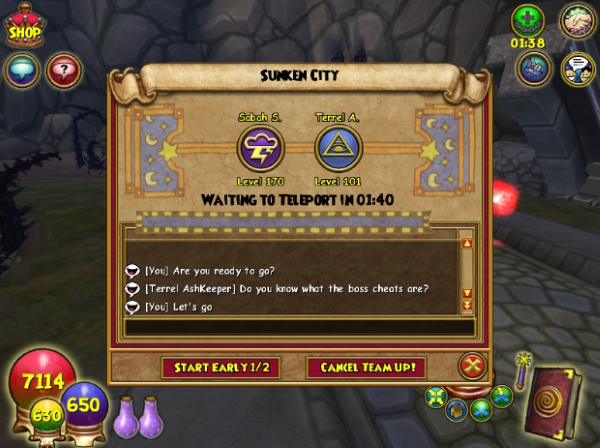Select Sabah S.'s storm school badge
Image resolution: width=600 pixels, height=448 pixels.
260,149
